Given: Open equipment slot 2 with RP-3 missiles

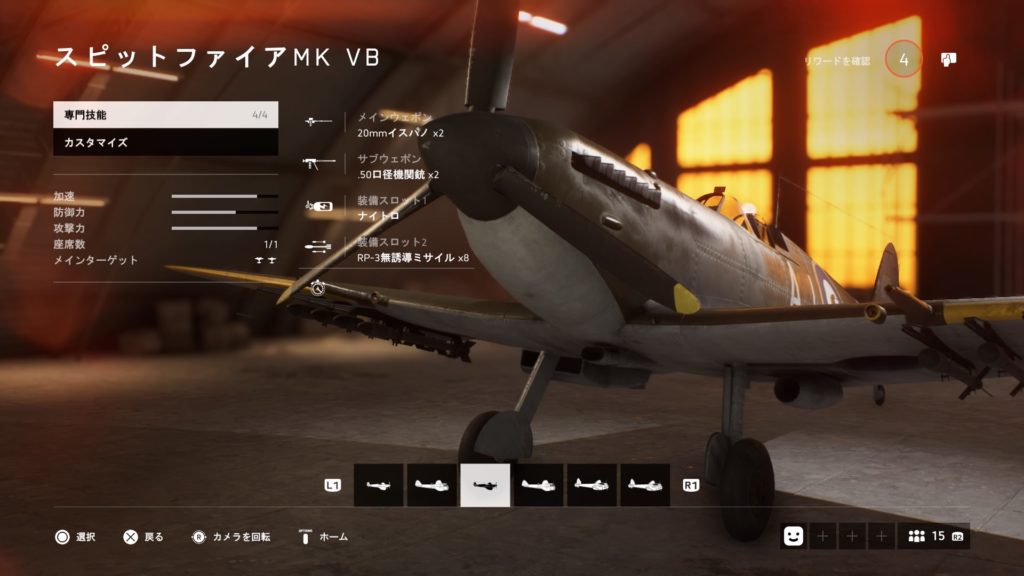Looking at the screenshot, I should coord(400,250).
